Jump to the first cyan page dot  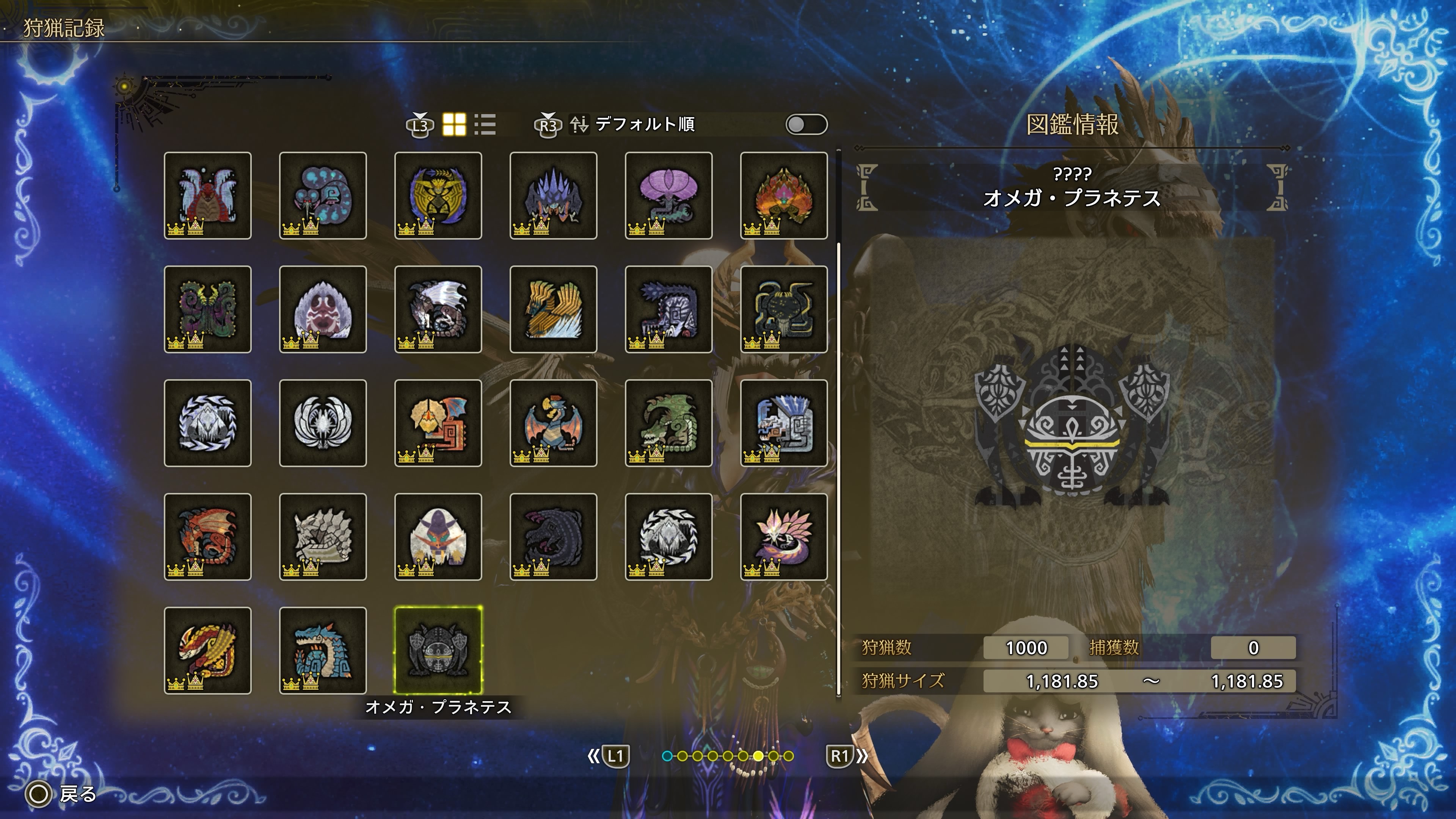click(x=667, y=756)
